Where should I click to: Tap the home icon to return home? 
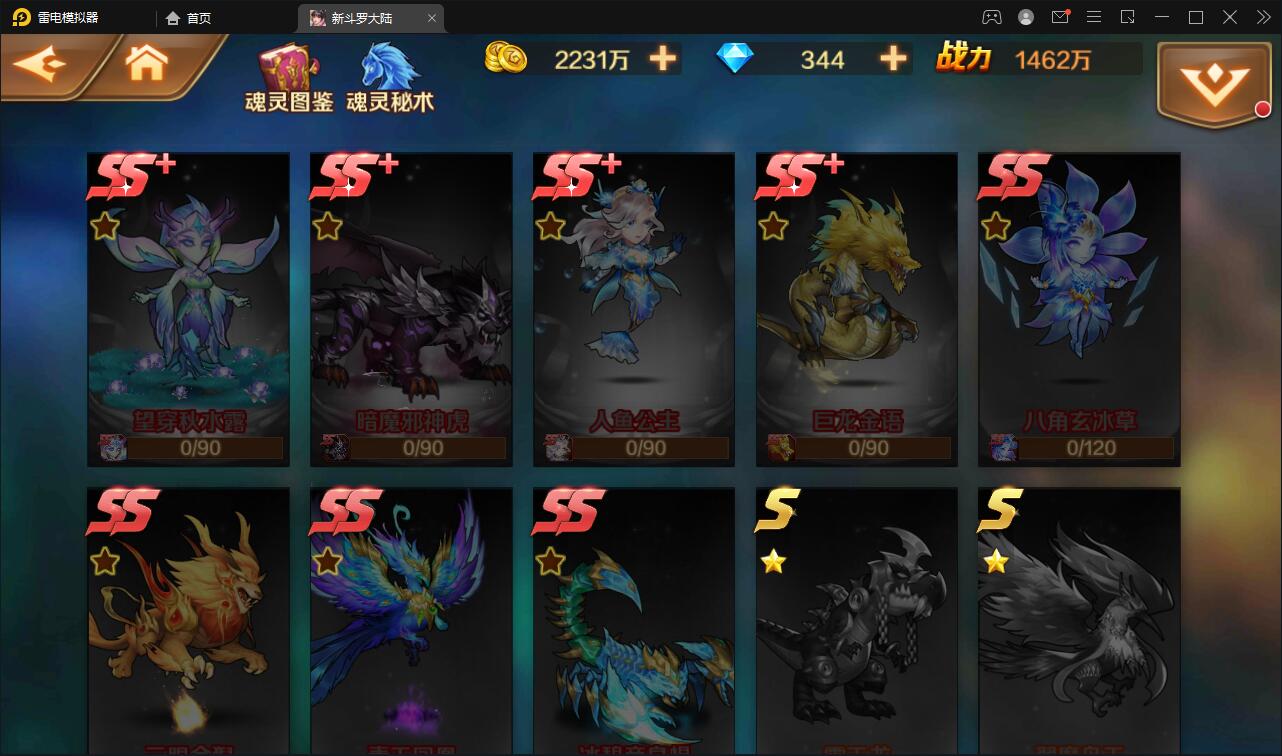[x=146, y=62]
